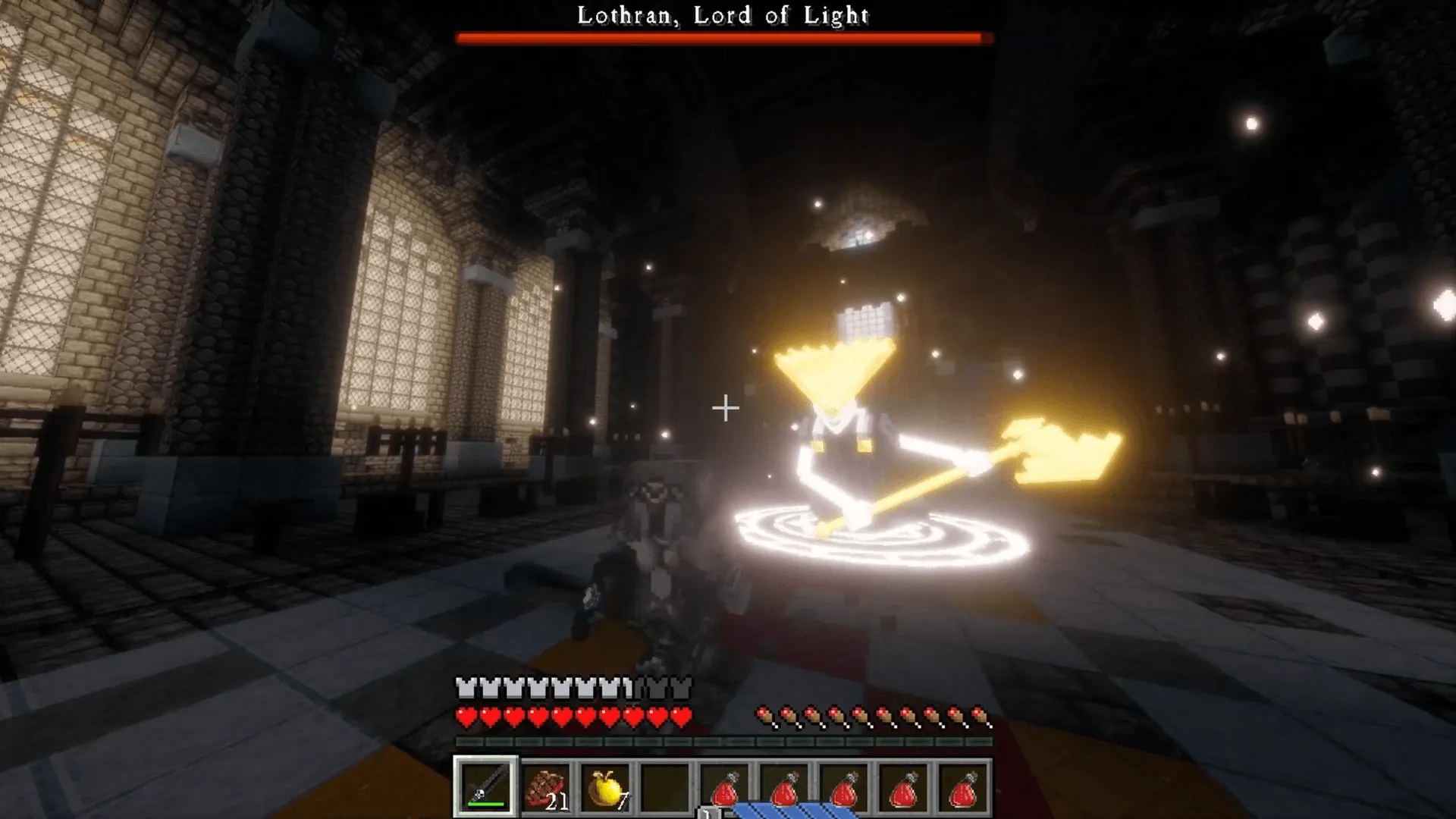1456x819 pixels.
Task: Click the last full heart in health row
Action: coord(681,714)
